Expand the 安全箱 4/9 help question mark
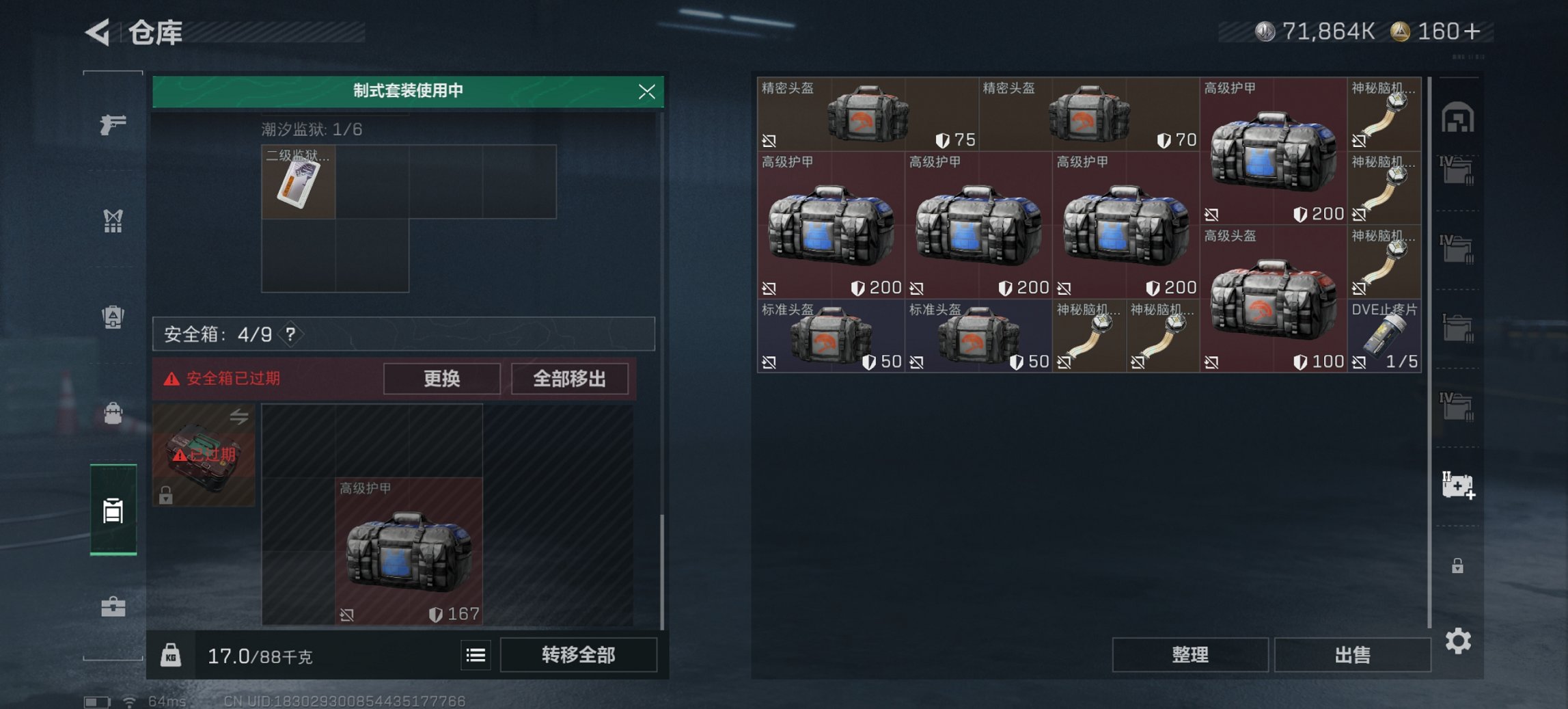Viewport: 1568px width, 709px height. click(290, 336)
